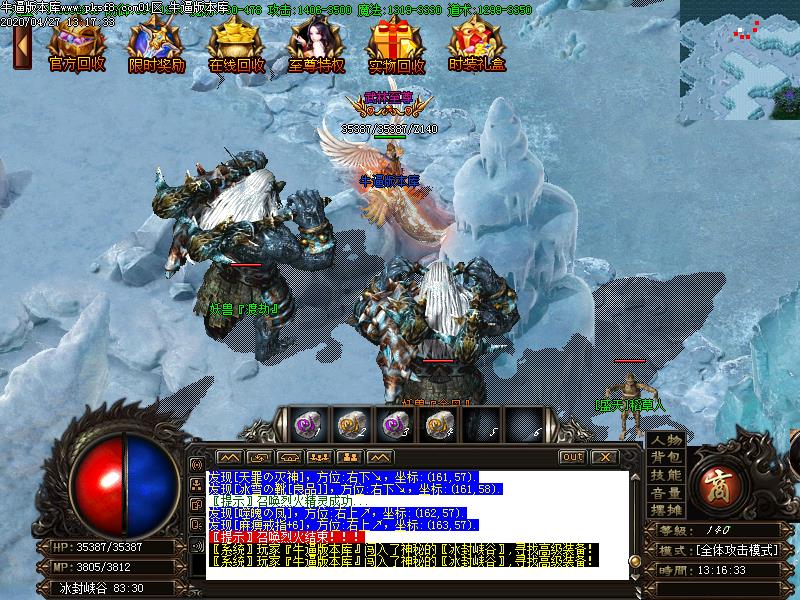800x600 pixels.
Task: Open the 背包 backpack
Action: tap(666, 458)
